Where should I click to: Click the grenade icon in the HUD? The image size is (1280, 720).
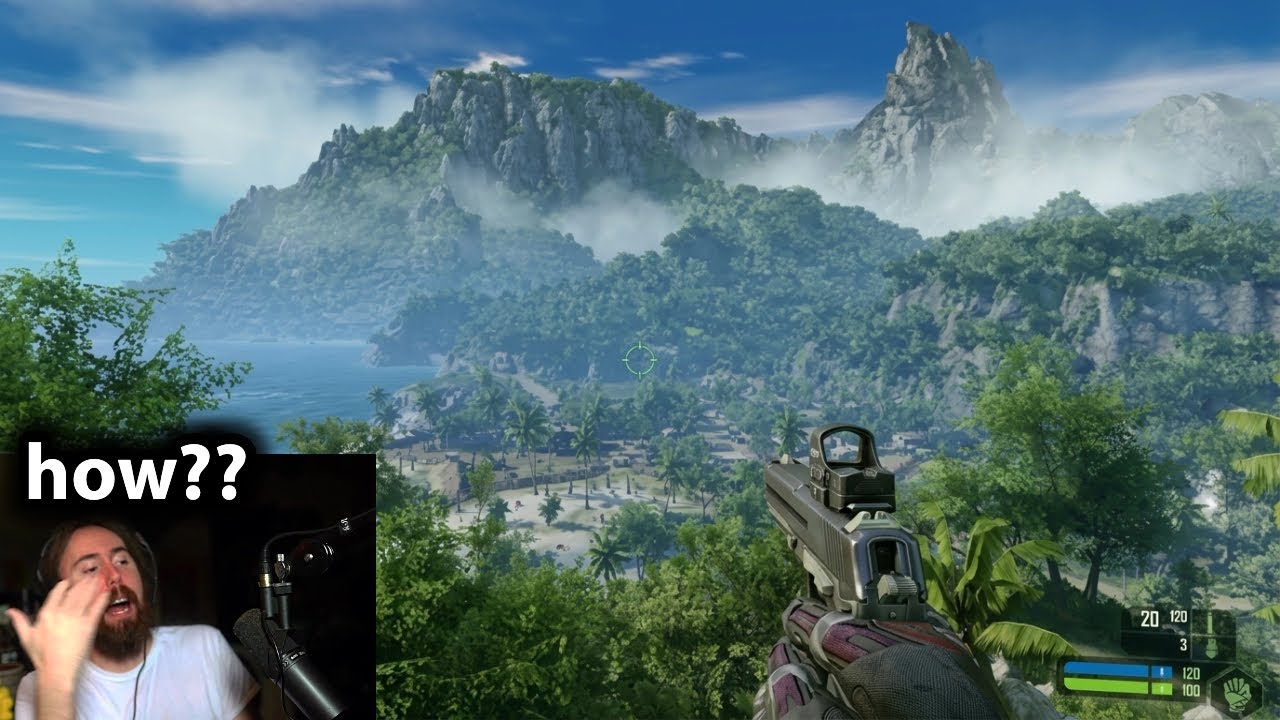point(1214,646)
